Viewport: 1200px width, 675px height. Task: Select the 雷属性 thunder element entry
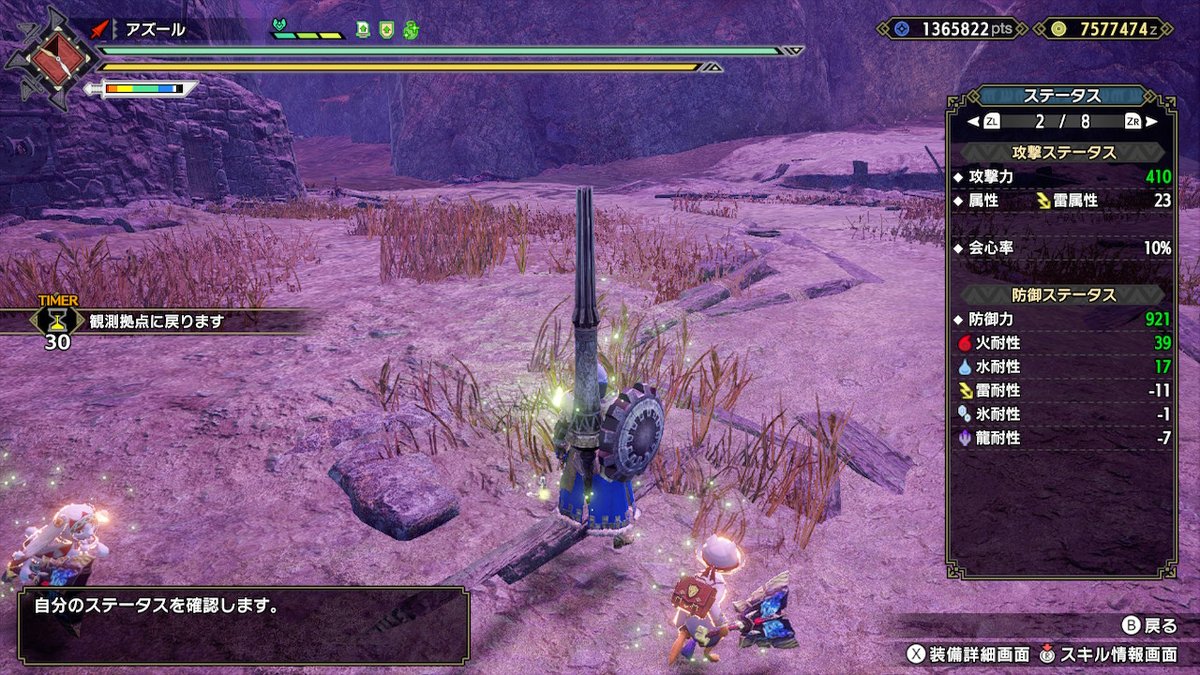1068,200
